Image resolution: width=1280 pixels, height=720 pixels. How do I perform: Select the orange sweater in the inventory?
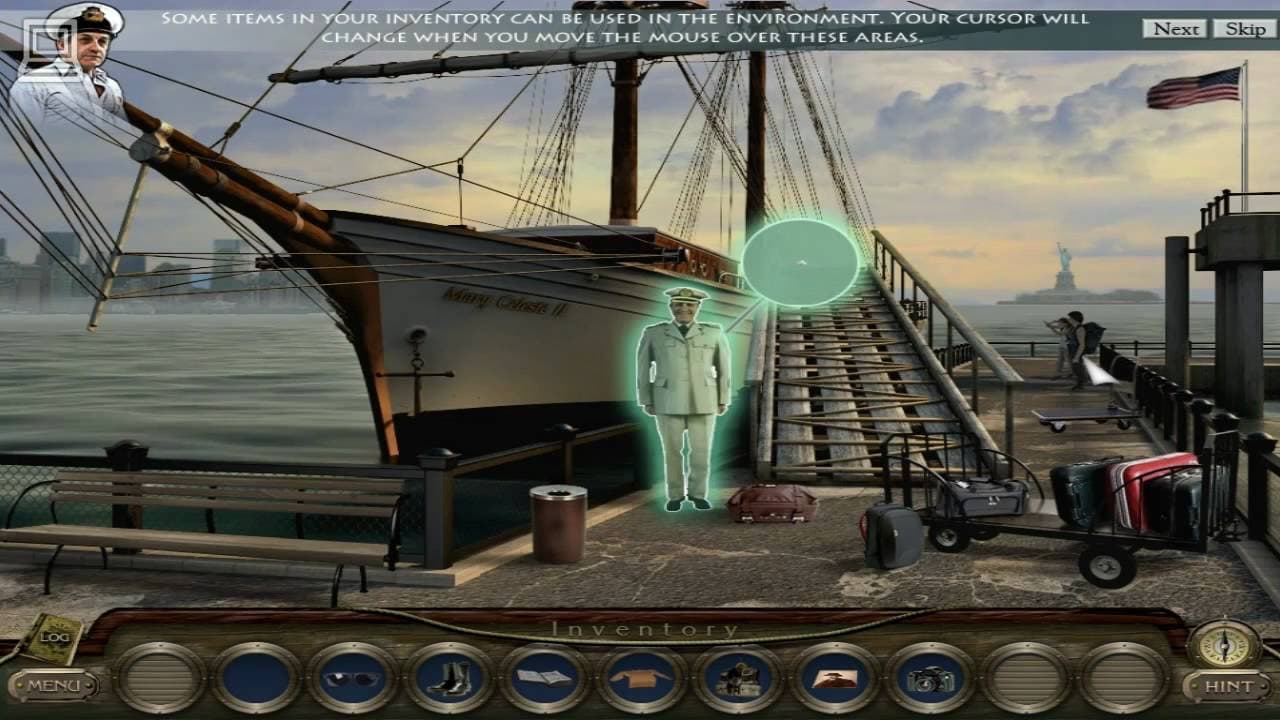tap(641, 678)
